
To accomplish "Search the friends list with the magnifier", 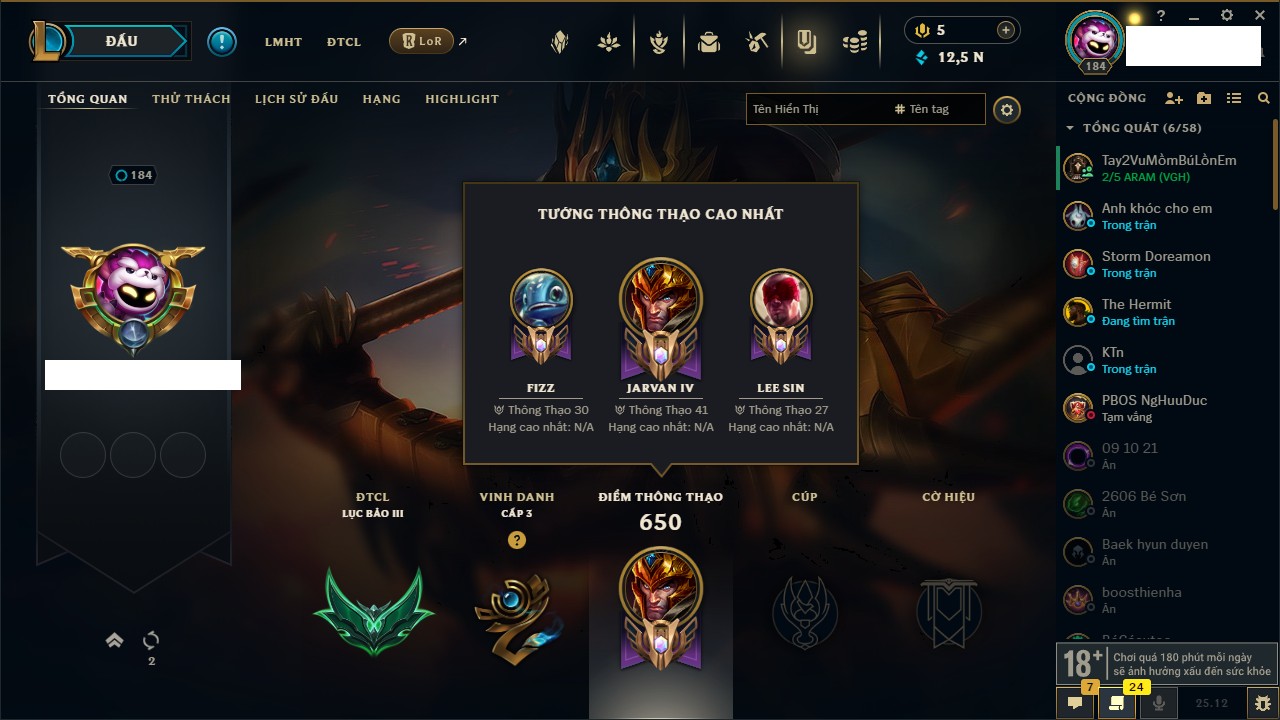I will point(1264,98).
